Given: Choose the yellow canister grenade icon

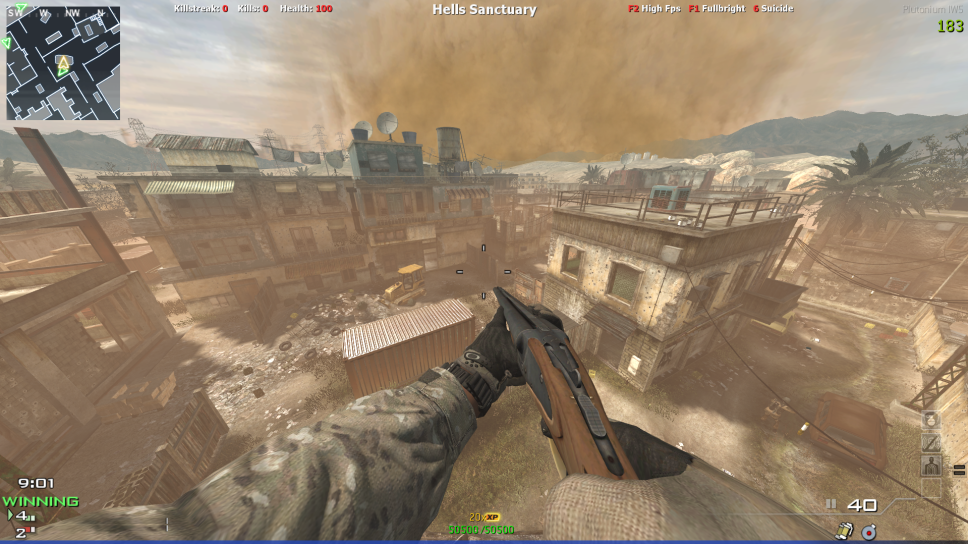Looking at the screenshot, I should pos(845,530).
